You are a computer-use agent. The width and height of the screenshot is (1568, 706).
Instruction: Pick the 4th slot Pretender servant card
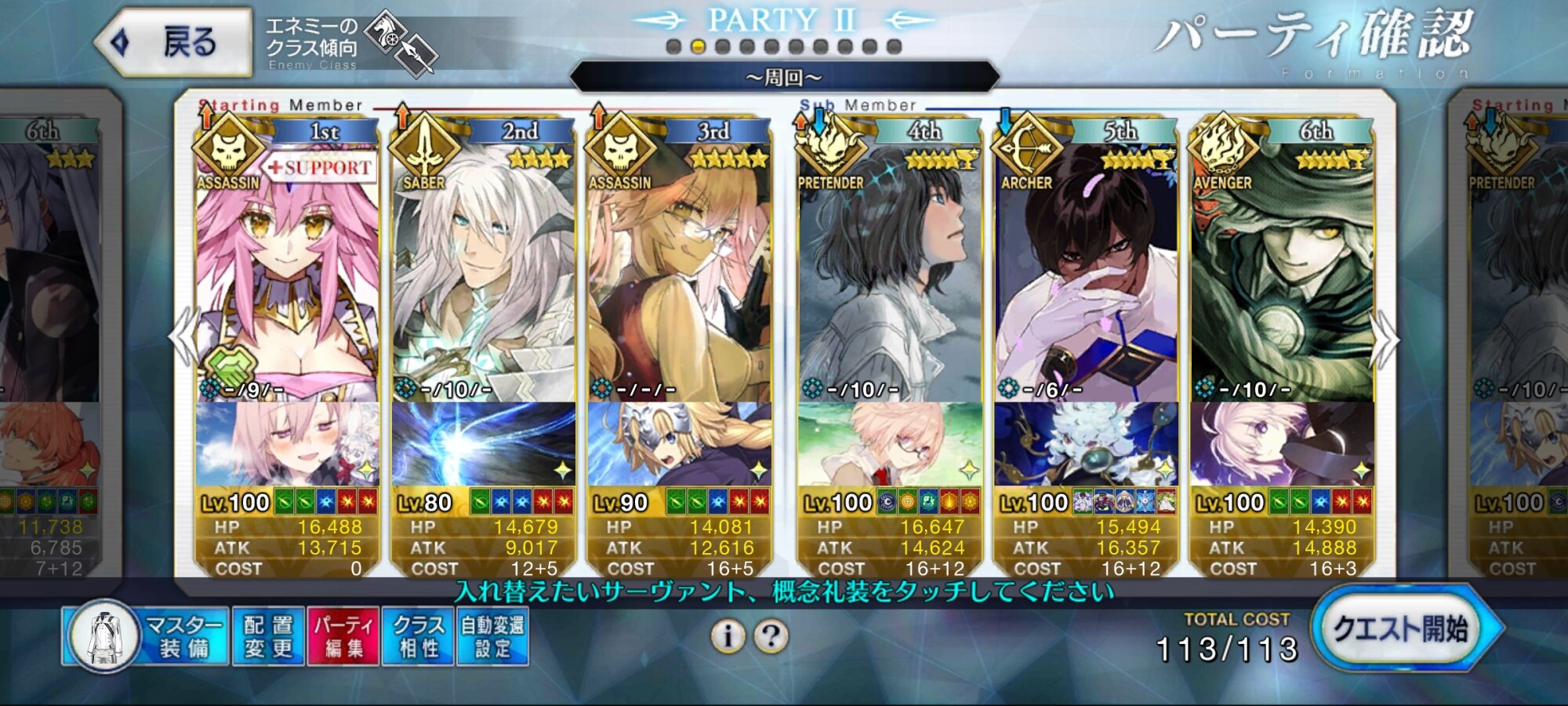pyautogui.click(x=889, y=275)
